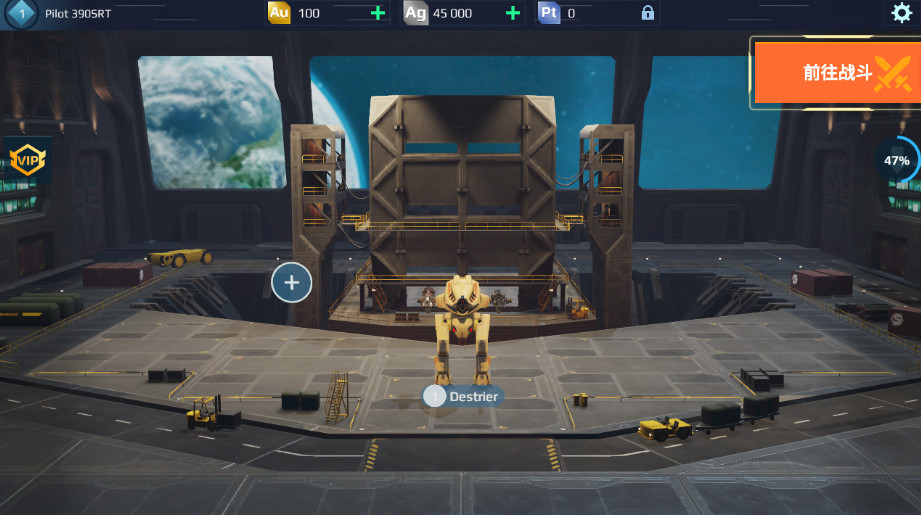
Task: Open the VIP badge
Action: tap(27, 159)
